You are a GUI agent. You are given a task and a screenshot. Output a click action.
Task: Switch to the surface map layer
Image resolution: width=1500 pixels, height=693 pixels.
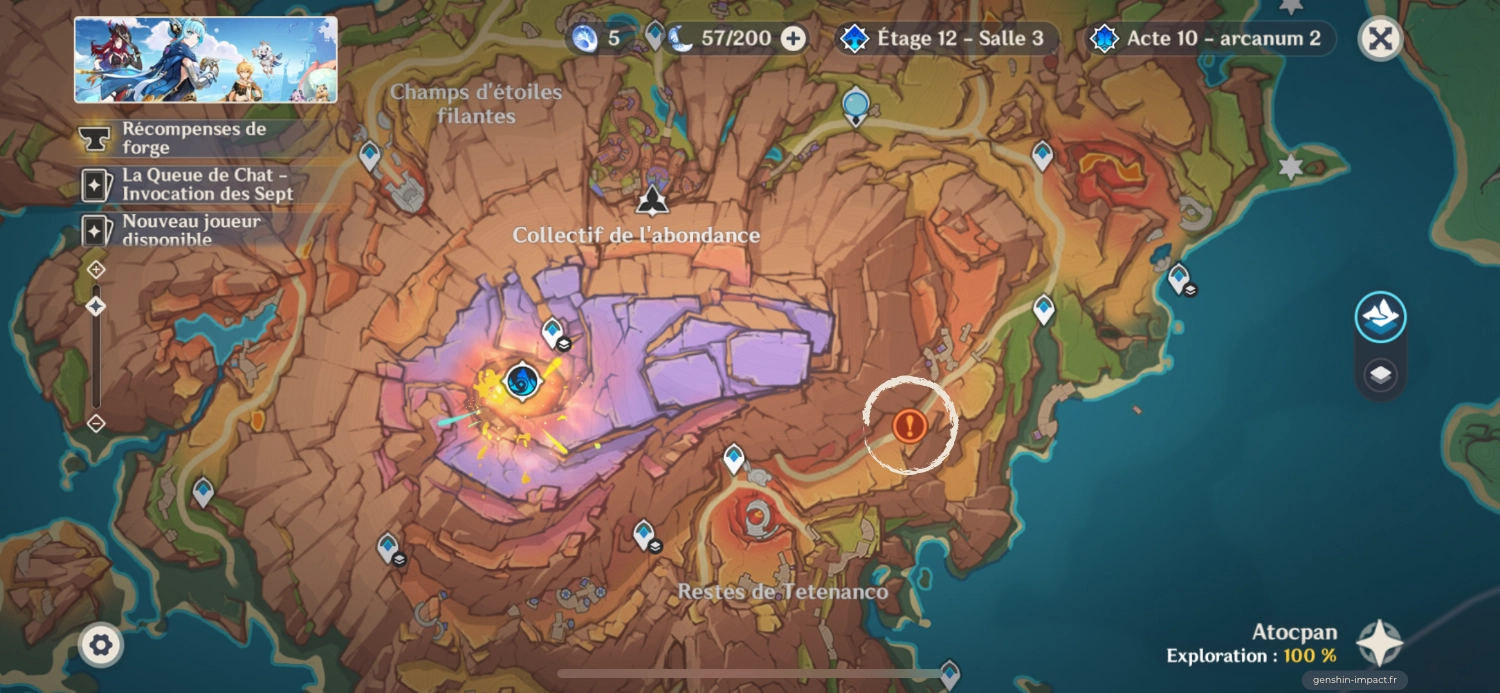tap(1380, 318)
